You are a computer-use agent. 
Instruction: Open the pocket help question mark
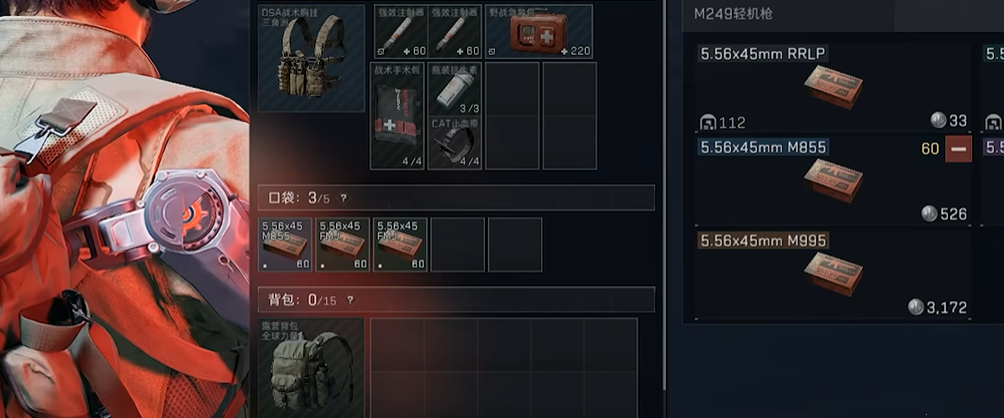tap(344, 198)
